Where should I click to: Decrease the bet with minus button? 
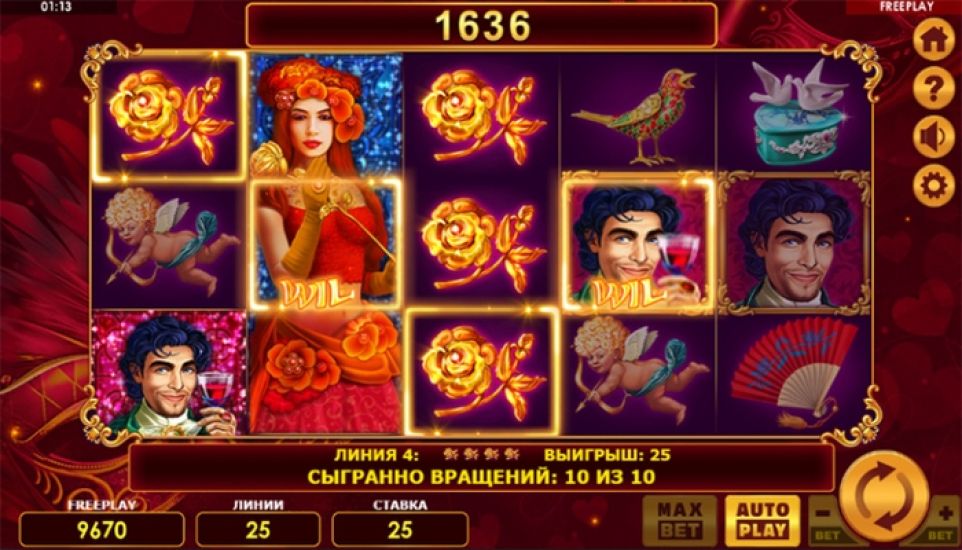click(822, 521)
